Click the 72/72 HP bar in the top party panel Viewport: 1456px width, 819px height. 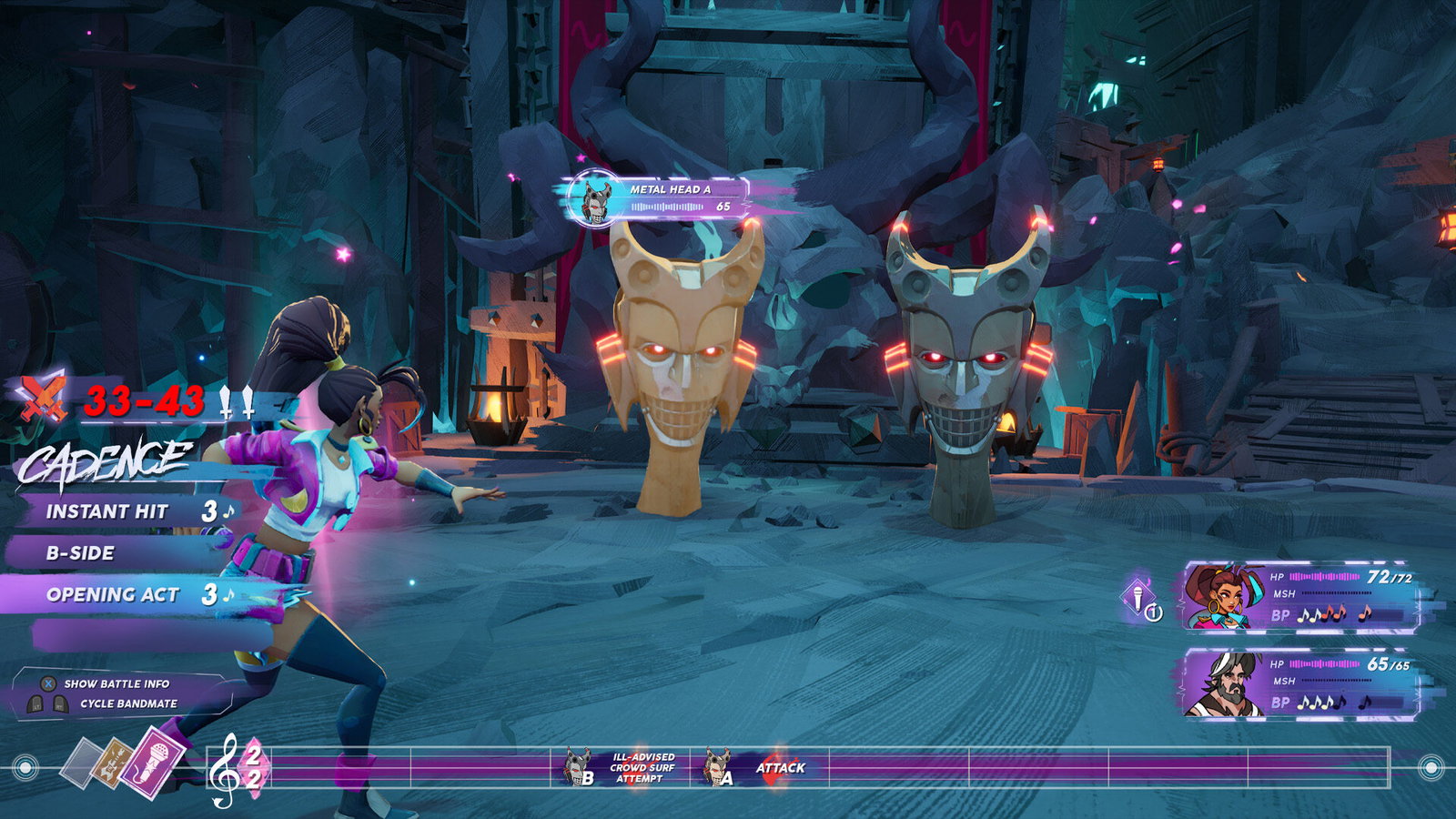coord(1324,576)
